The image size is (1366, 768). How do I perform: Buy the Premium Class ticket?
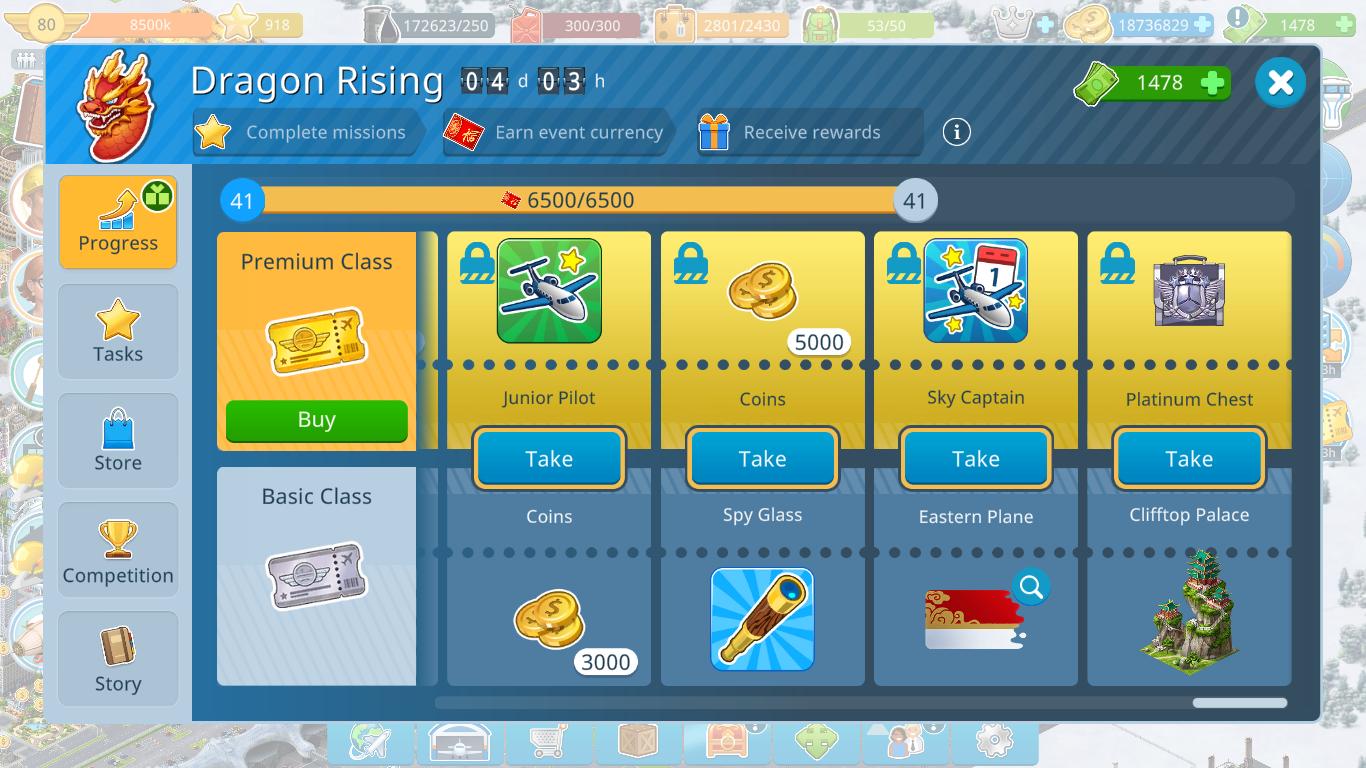[x=316, y=420]
